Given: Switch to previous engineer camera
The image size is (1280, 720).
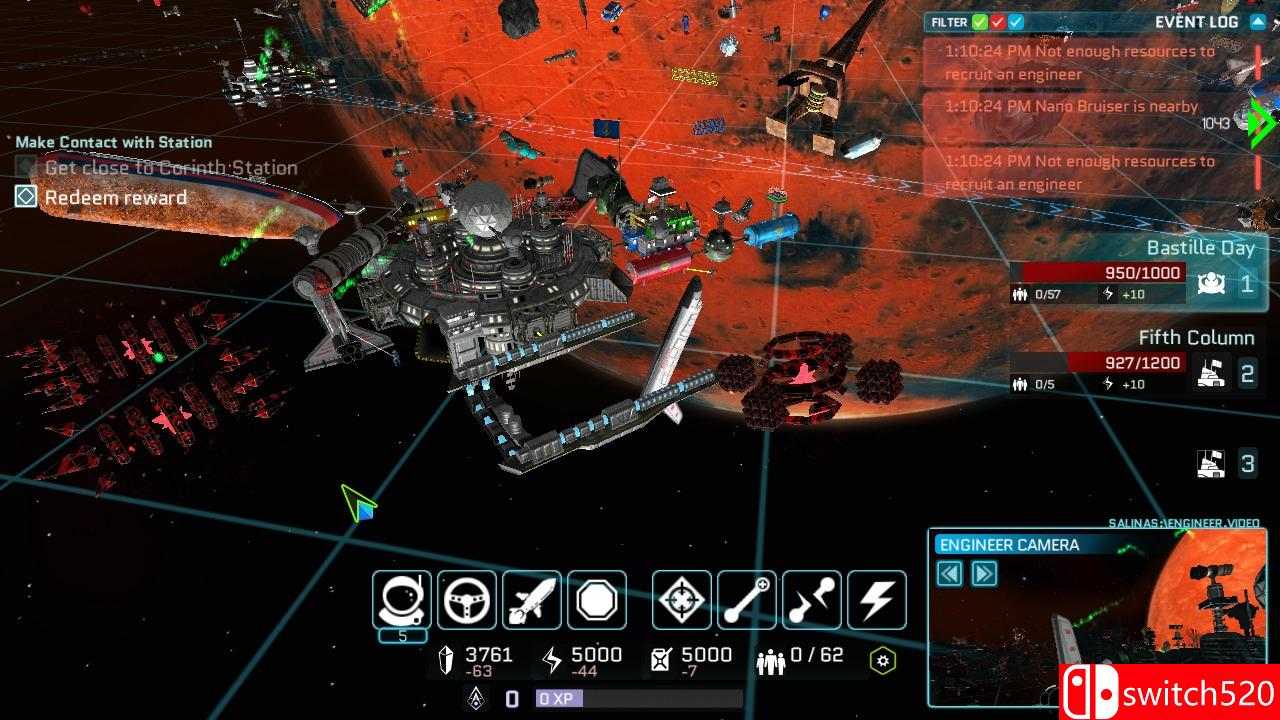Looking at the screenshot, I should (x=949, y=573).
